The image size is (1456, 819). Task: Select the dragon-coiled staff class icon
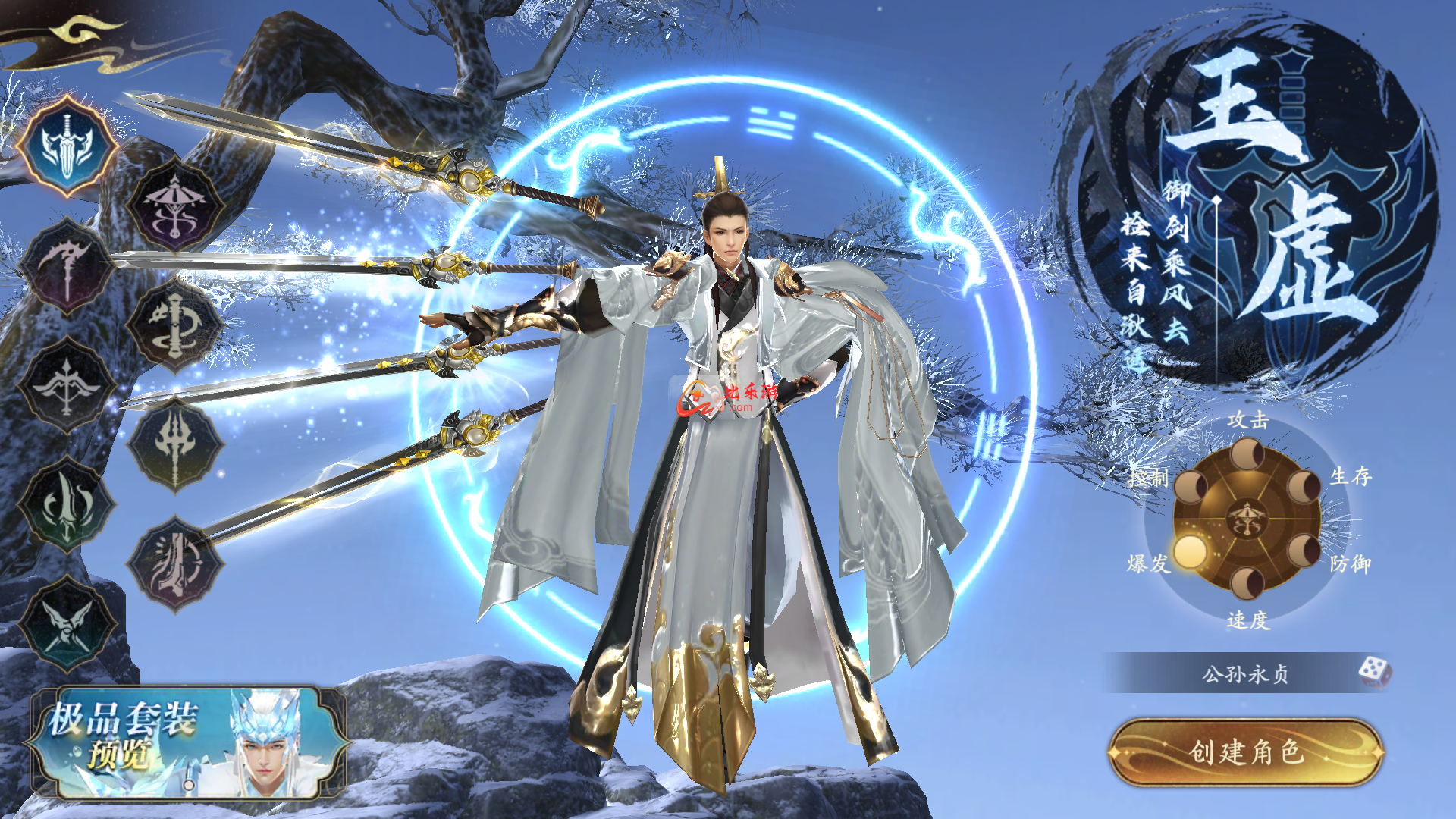[x=175, y=325]
